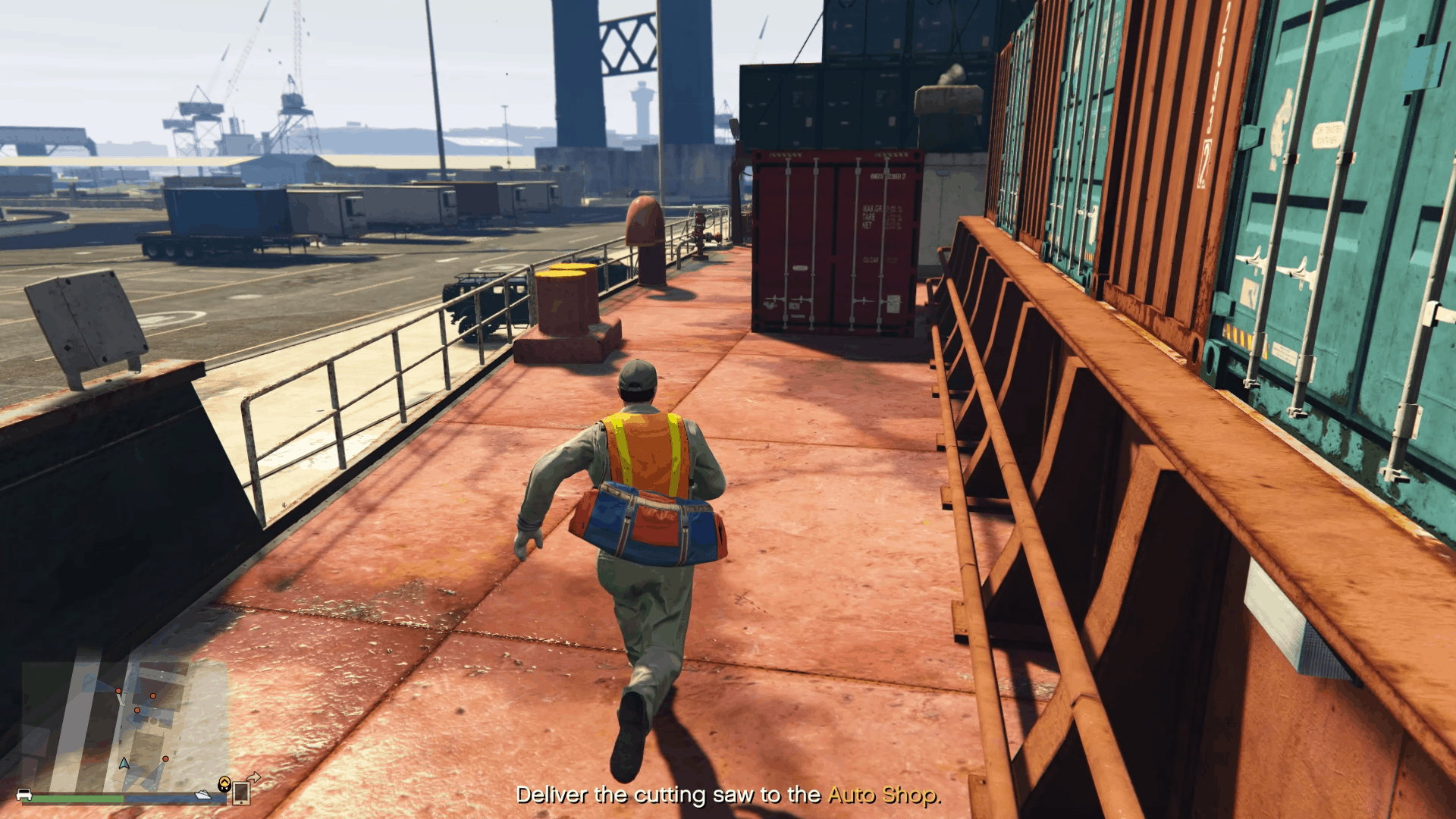Click the yellow mask icon above the phone
This screenshot has height=819, width=1456.
(x=224, y=783)
